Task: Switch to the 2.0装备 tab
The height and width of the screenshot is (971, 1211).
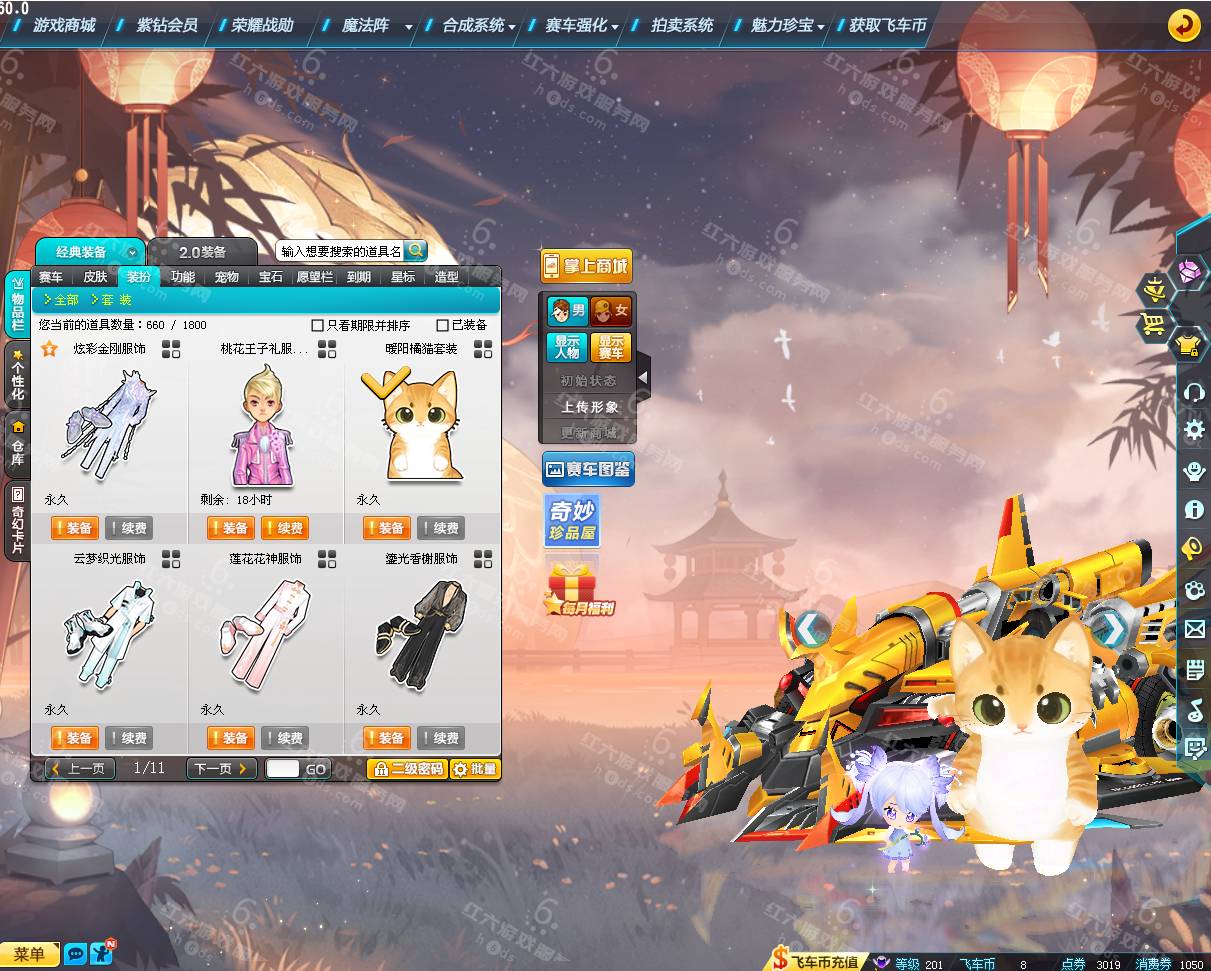Action: click(203, 252)
